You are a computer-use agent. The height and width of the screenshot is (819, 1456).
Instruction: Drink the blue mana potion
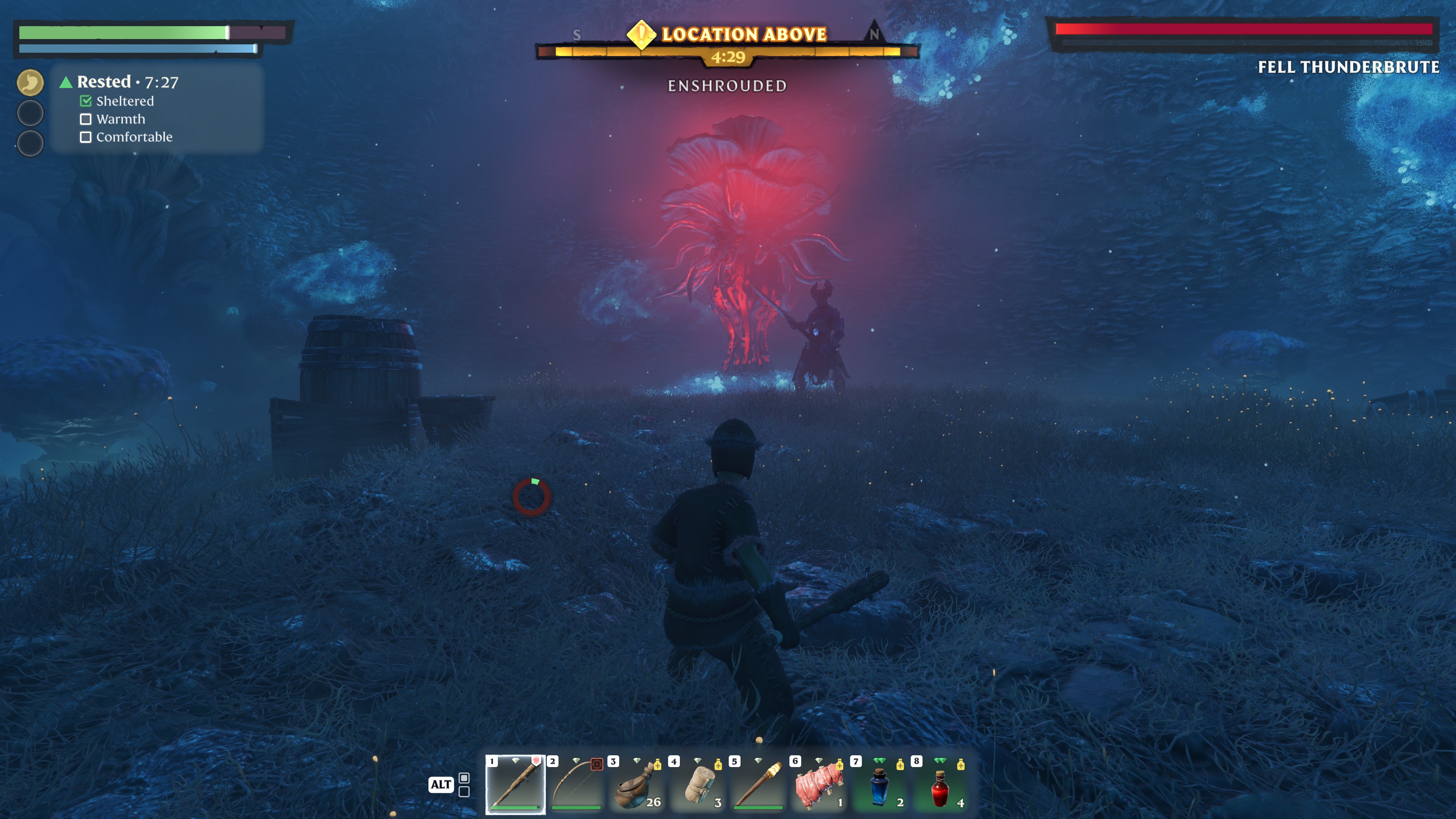pos(880,784)
